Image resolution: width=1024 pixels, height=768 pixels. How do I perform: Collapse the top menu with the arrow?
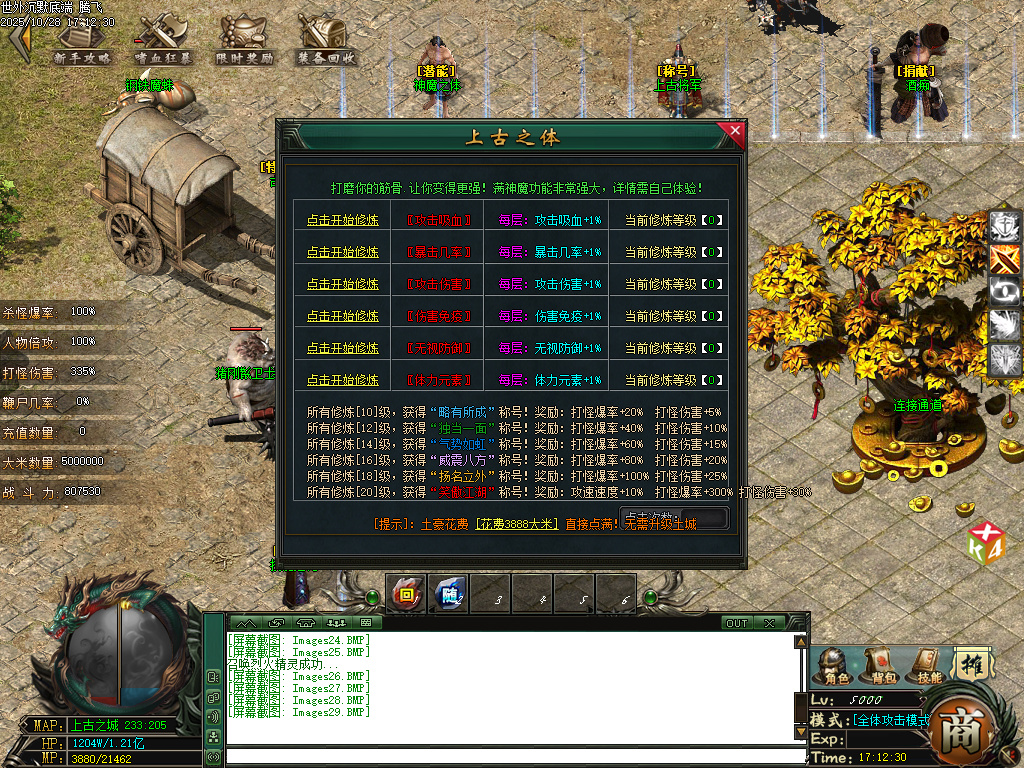point(19,41)
